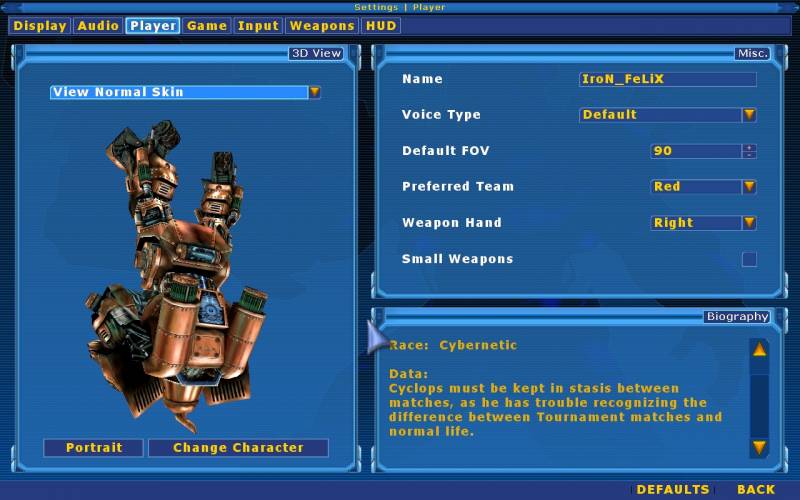Choose Change Character

(x=238, y=448)
